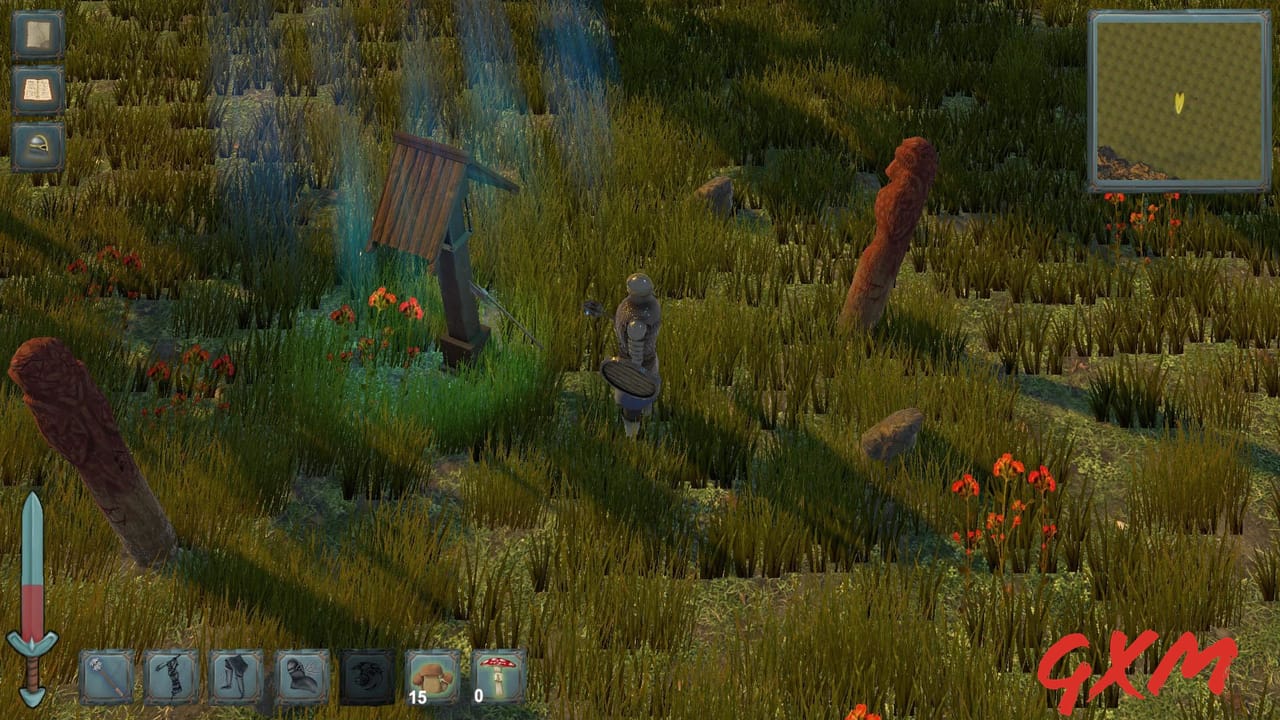Screen dimensions: 1280x720
Task: Click the darkened dragon ability icon
Action: pos(368,674)
